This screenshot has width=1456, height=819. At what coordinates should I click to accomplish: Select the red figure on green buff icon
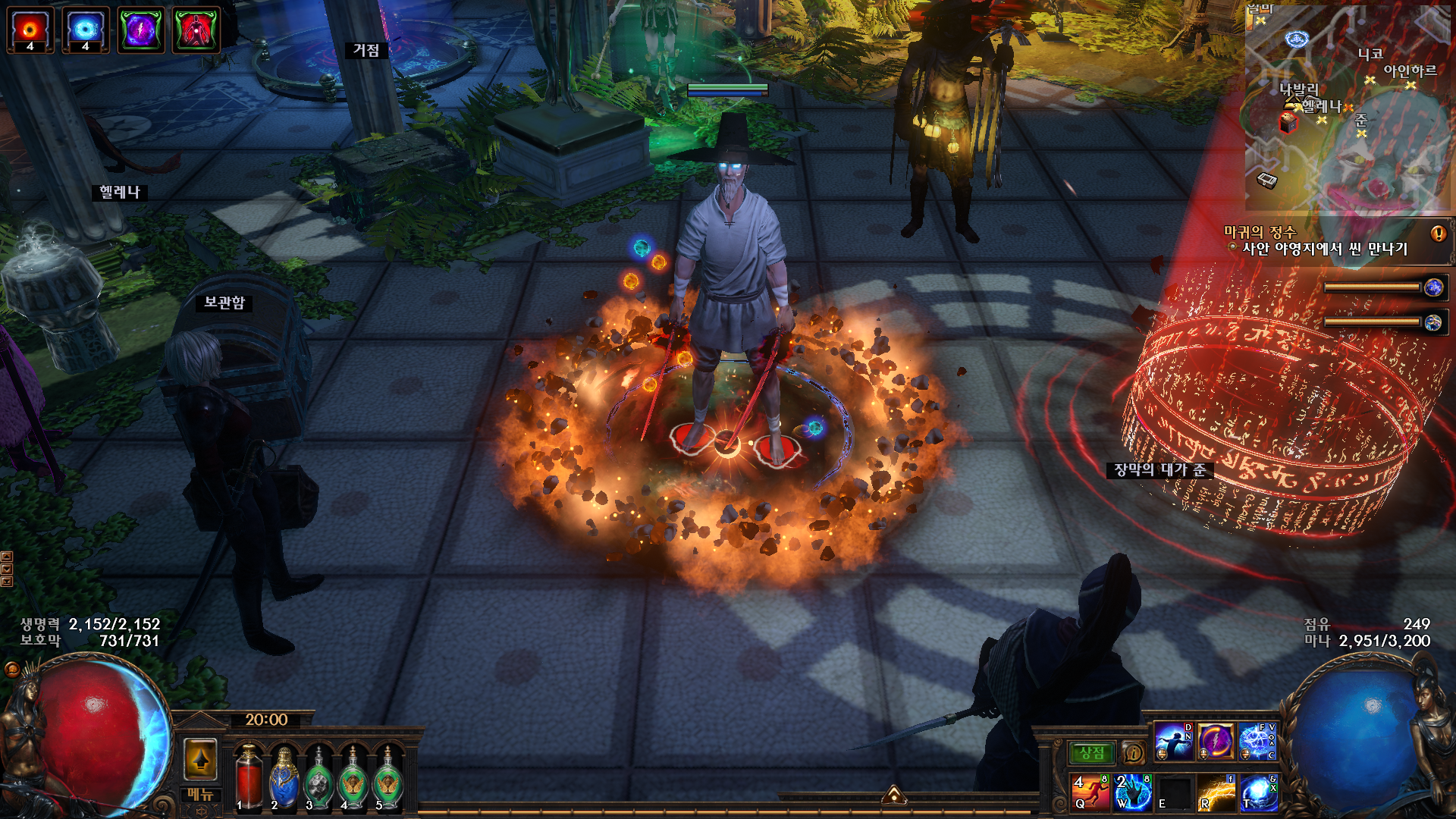[x=196, y=30]
